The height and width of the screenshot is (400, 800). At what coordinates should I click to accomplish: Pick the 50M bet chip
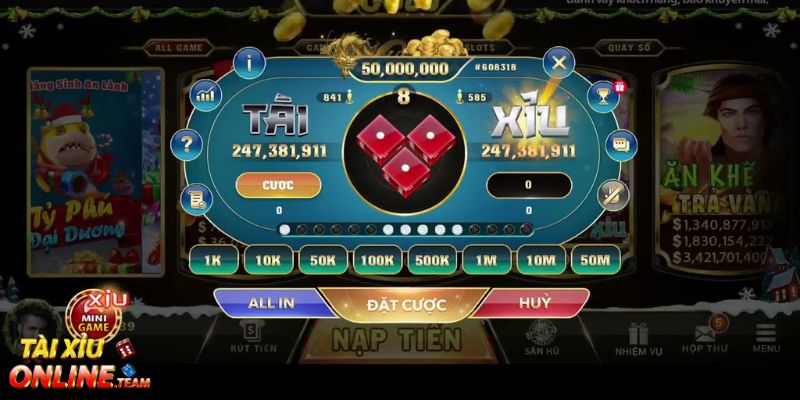(595, 260)
